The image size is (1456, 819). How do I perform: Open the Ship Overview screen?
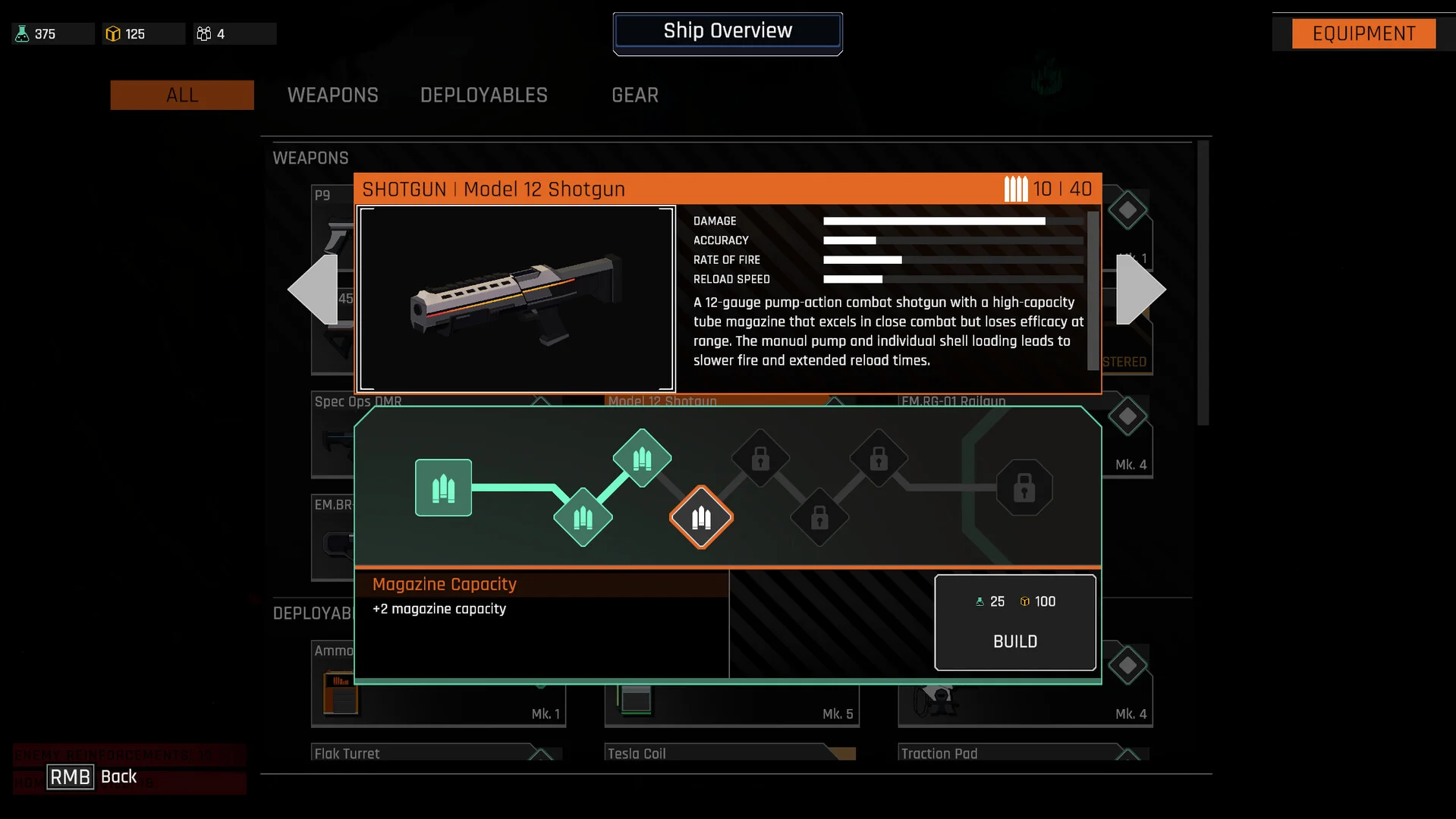pyautogui.click(x=727, y=32)
